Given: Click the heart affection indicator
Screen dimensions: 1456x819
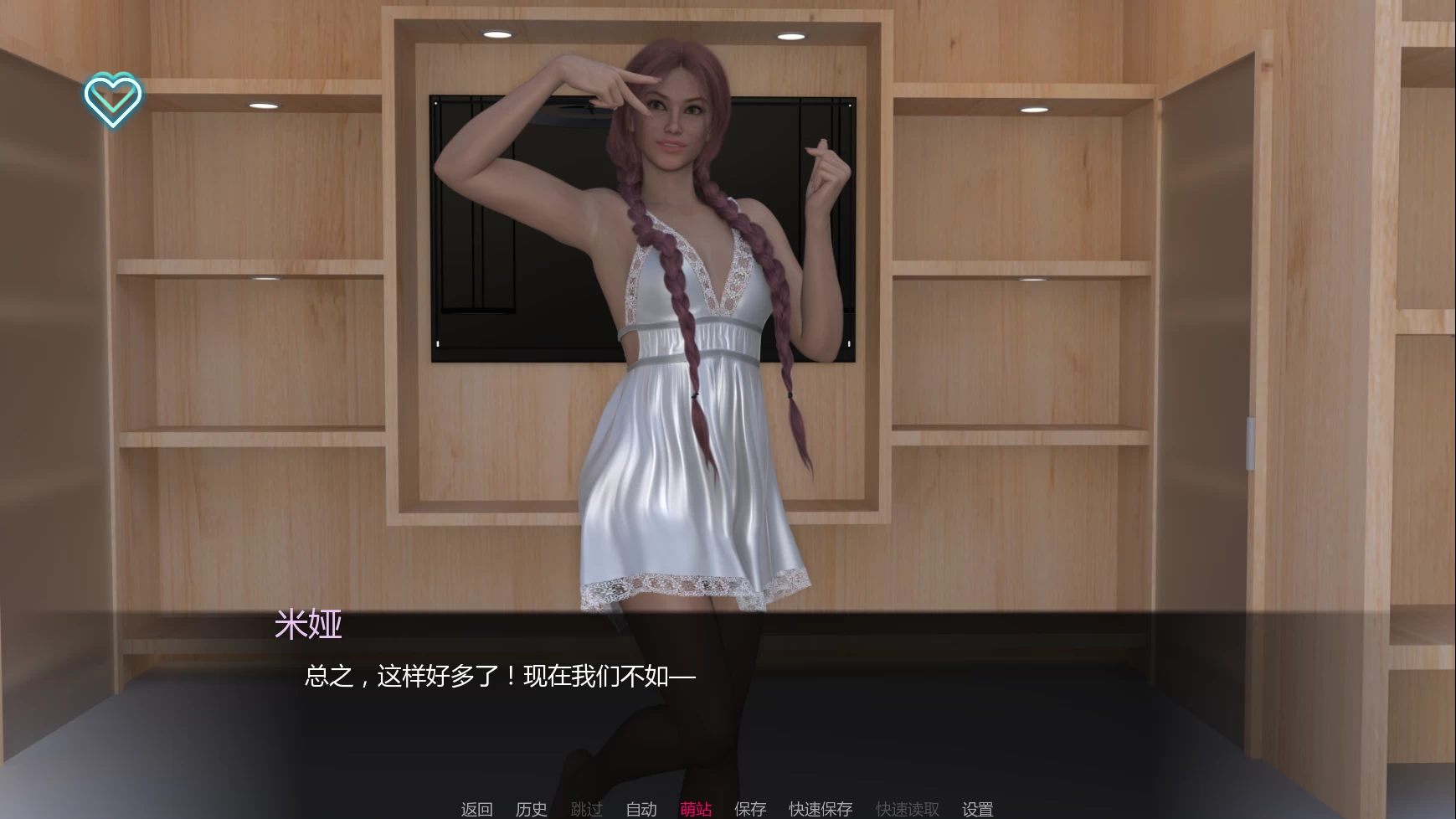Looking at the screenshot, I should coord(114,100).
